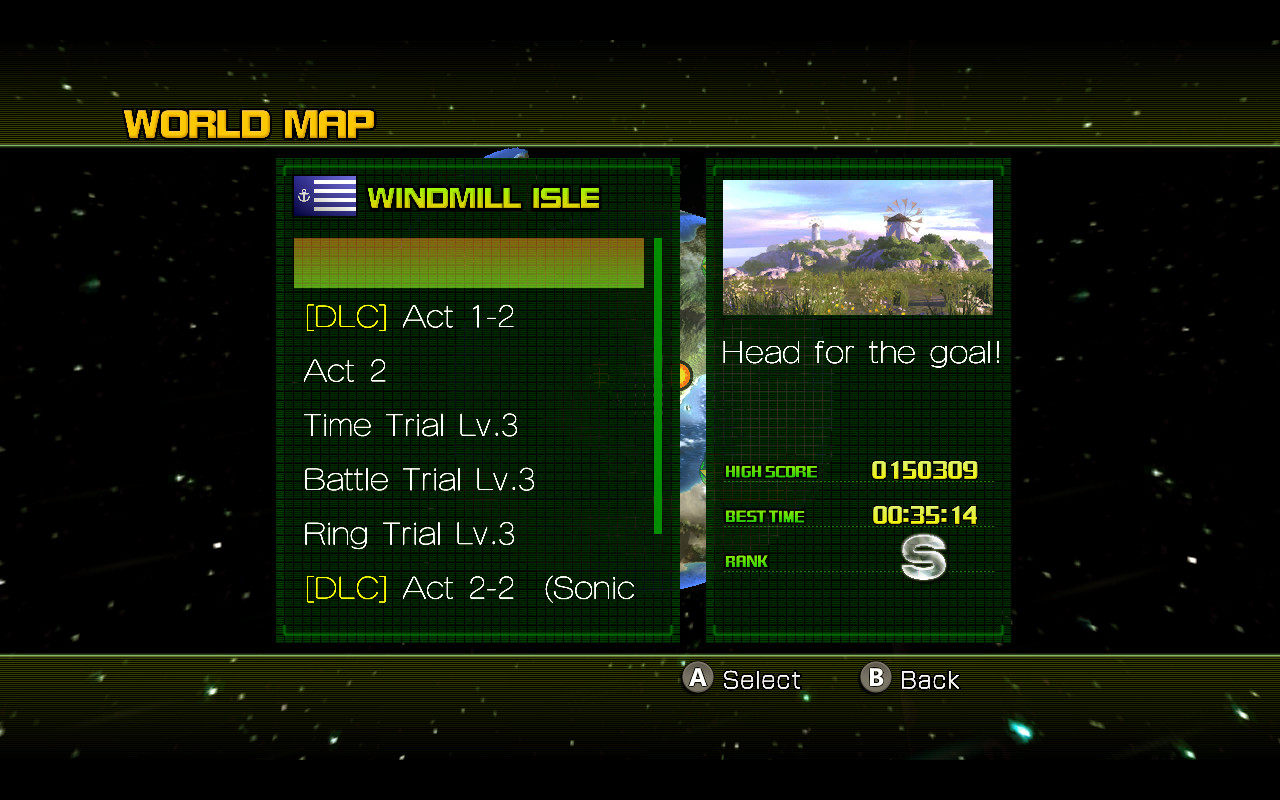Click the windmill stage preview image
This screenshot has height=800, width=1280.
click(857, 246)
